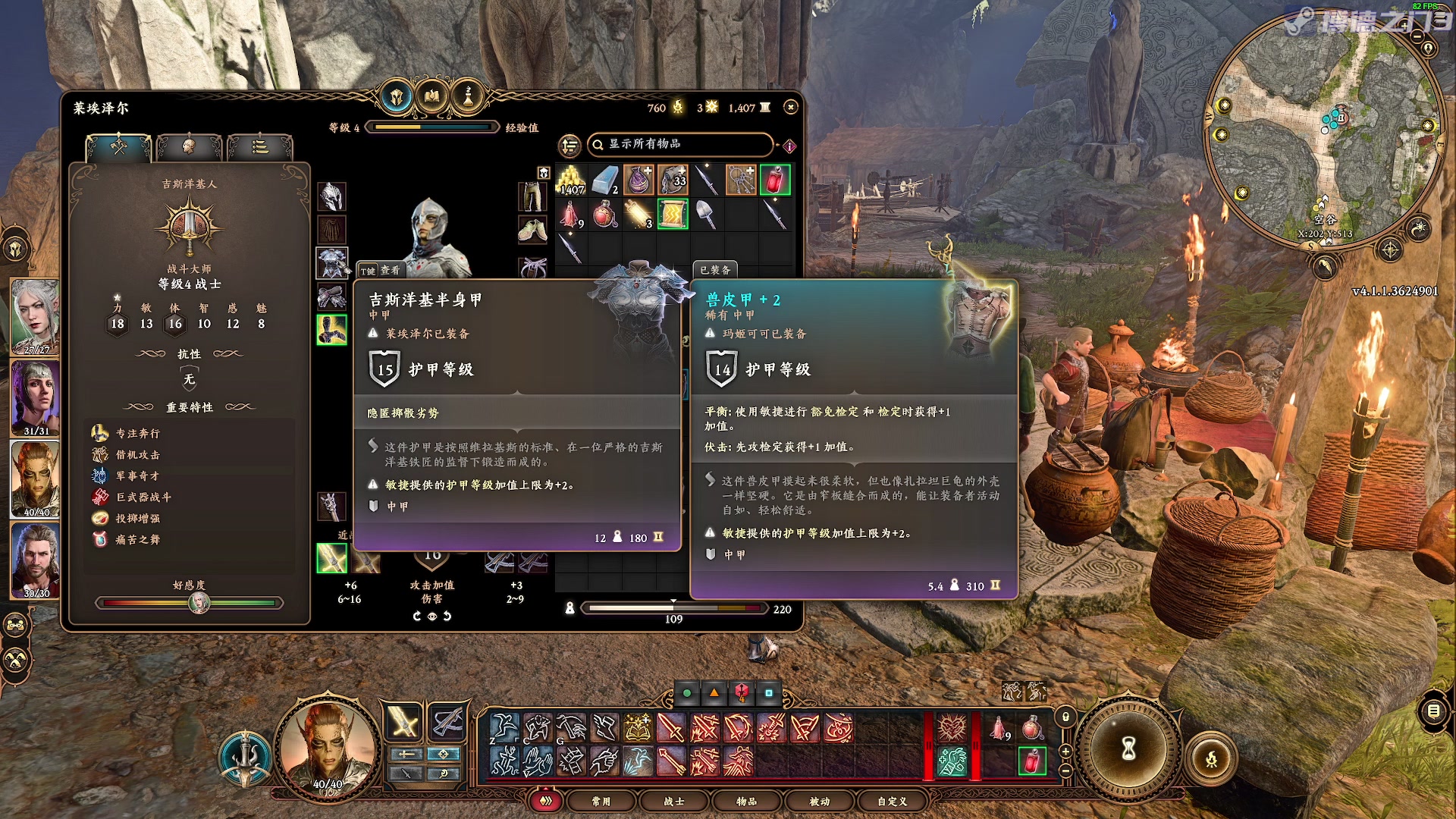Select the bearded party member portrait
Image resolution: width=1456 pixels, height=819 pixels.
point(35,559)
